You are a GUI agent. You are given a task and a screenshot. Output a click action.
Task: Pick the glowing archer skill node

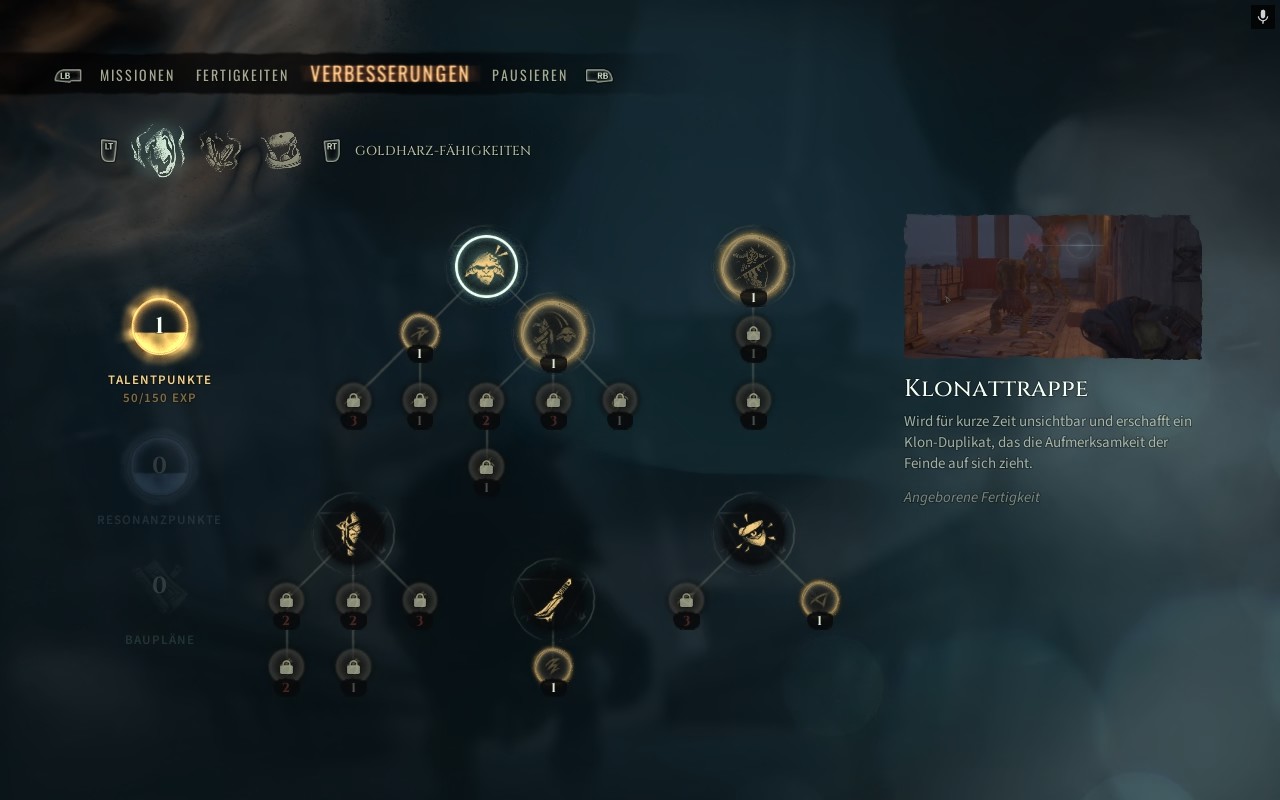coord(753,266)
